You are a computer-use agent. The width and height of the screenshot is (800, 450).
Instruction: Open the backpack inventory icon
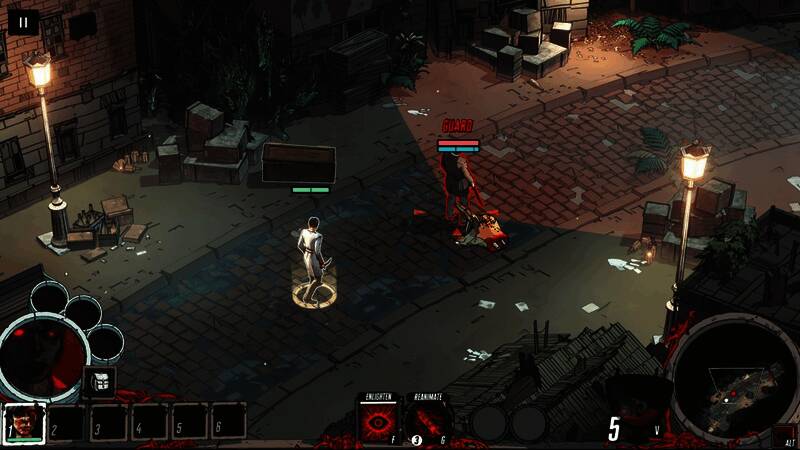(x=99, y=381)
